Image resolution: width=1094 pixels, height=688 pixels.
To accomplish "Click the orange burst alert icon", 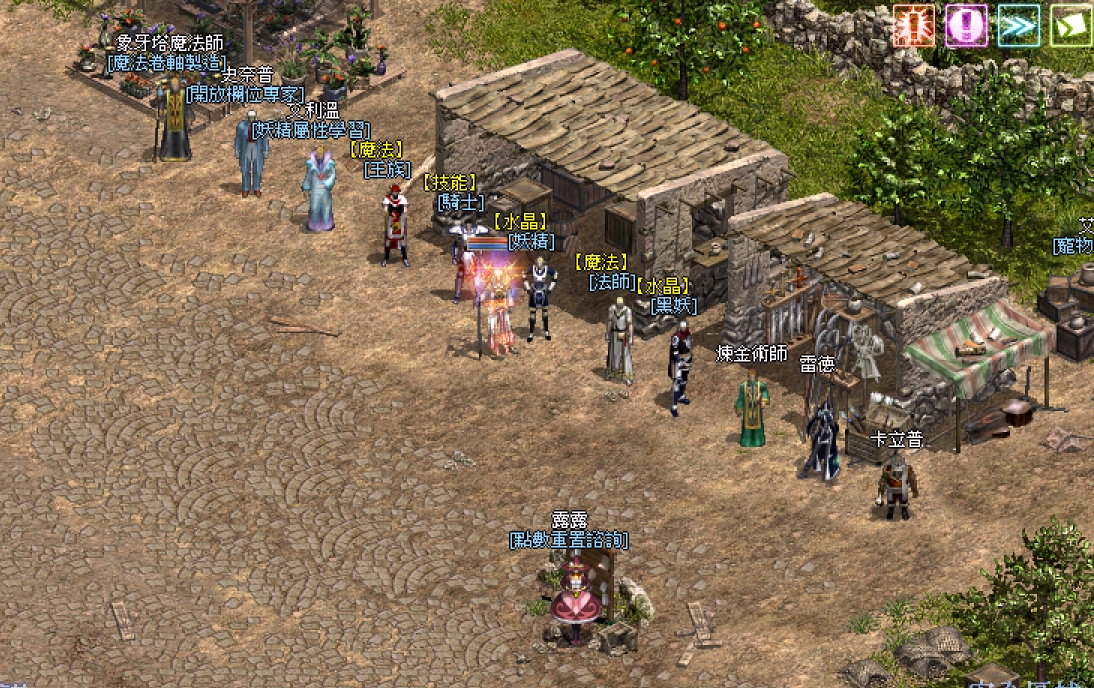I will click(x=914, y=25).
